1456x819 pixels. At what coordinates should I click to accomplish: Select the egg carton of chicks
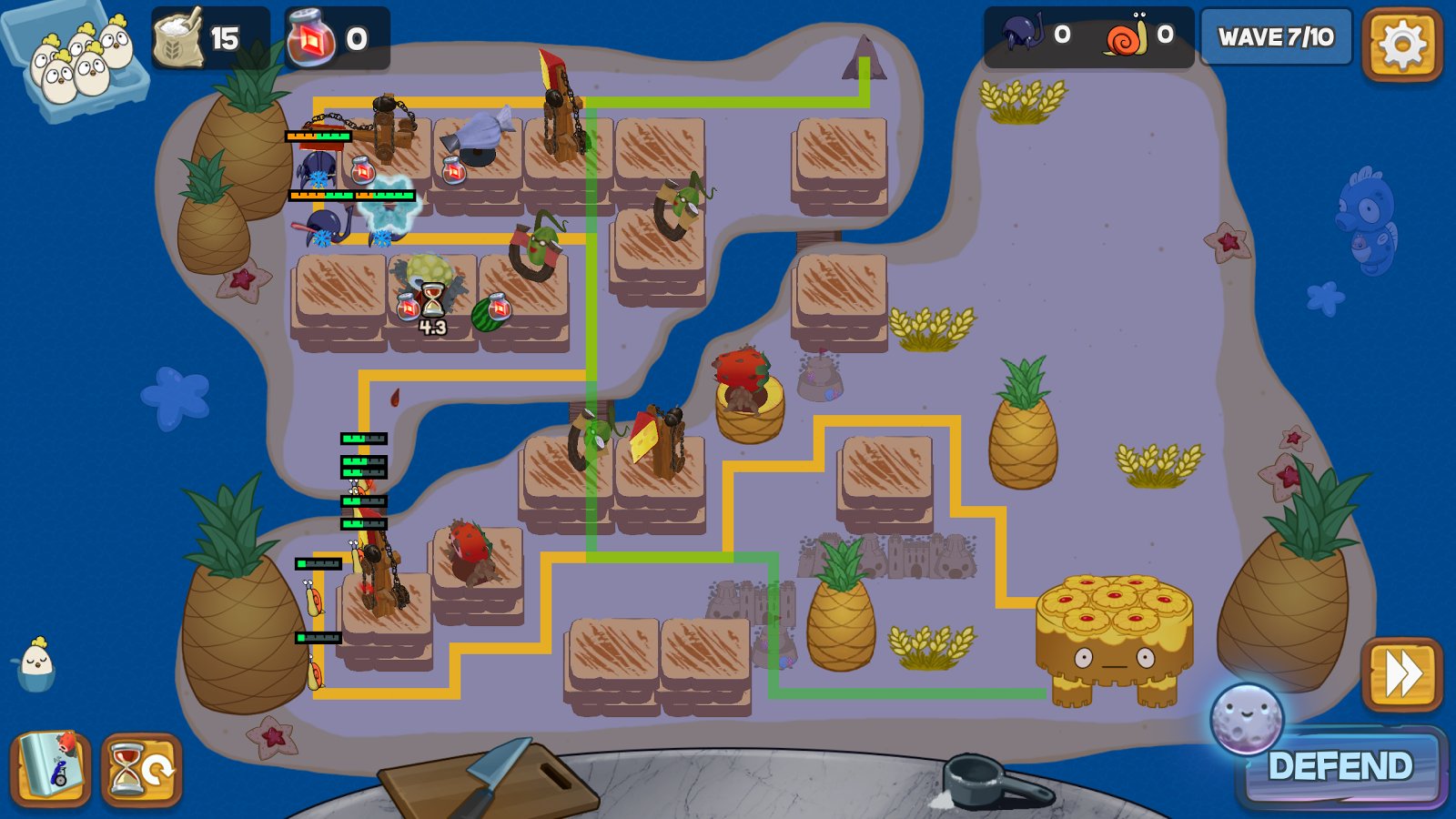coord(76,63)
